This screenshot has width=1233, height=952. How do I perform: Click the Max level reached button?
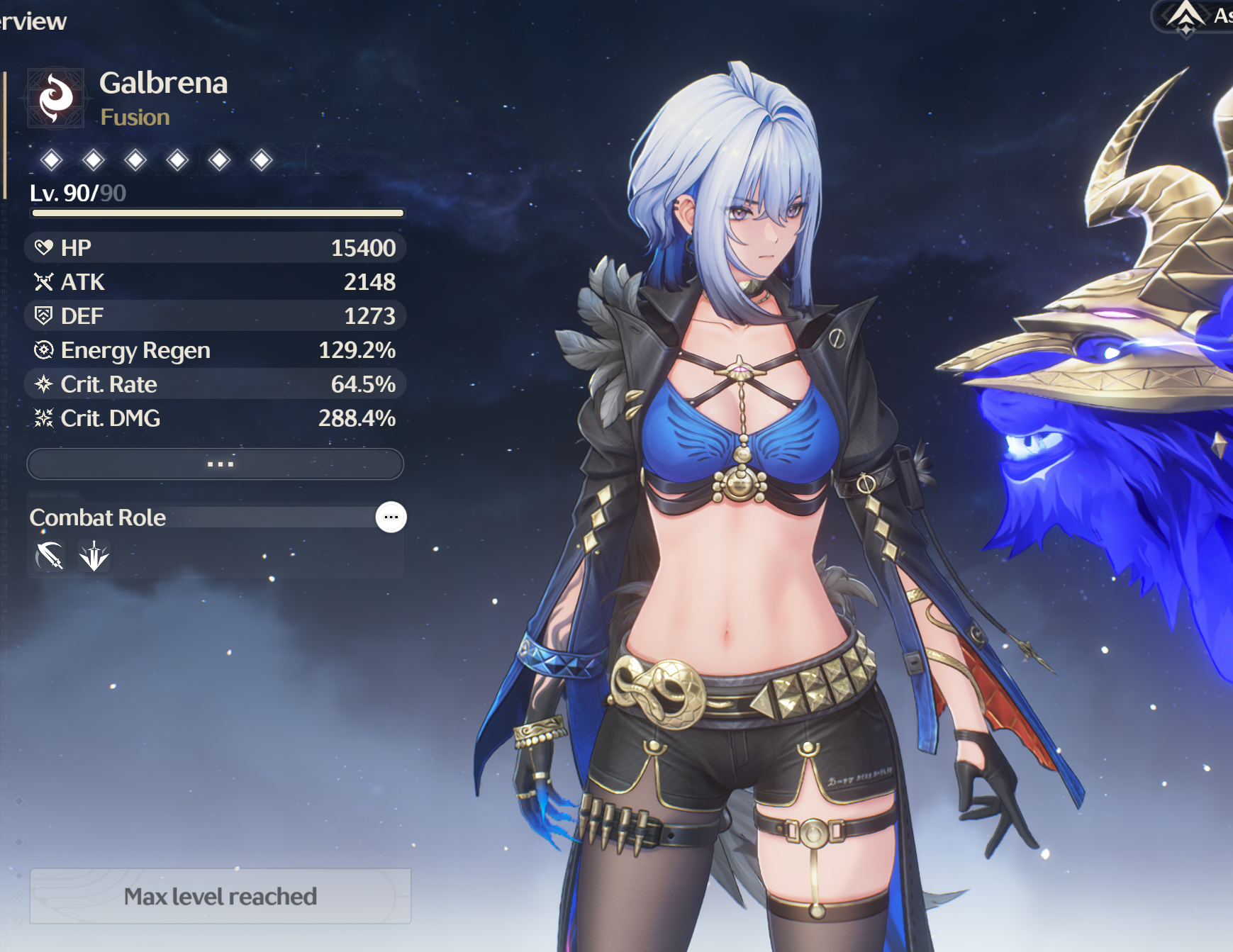(220, 896)
